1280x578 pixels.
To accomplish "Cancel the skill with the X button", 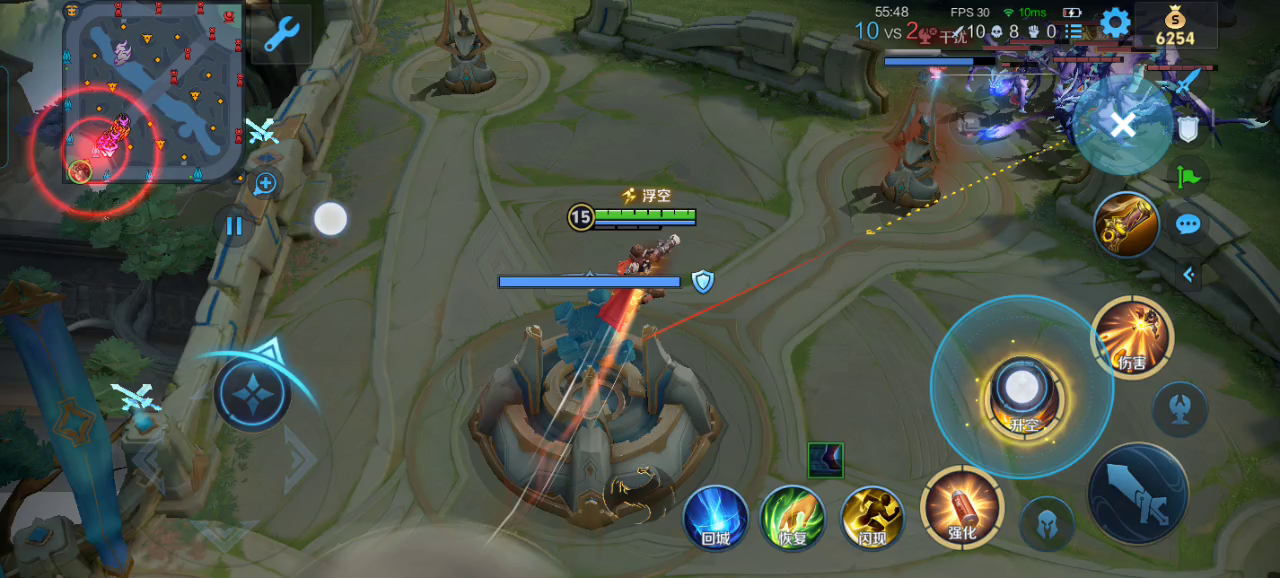I will (1123, 125).
